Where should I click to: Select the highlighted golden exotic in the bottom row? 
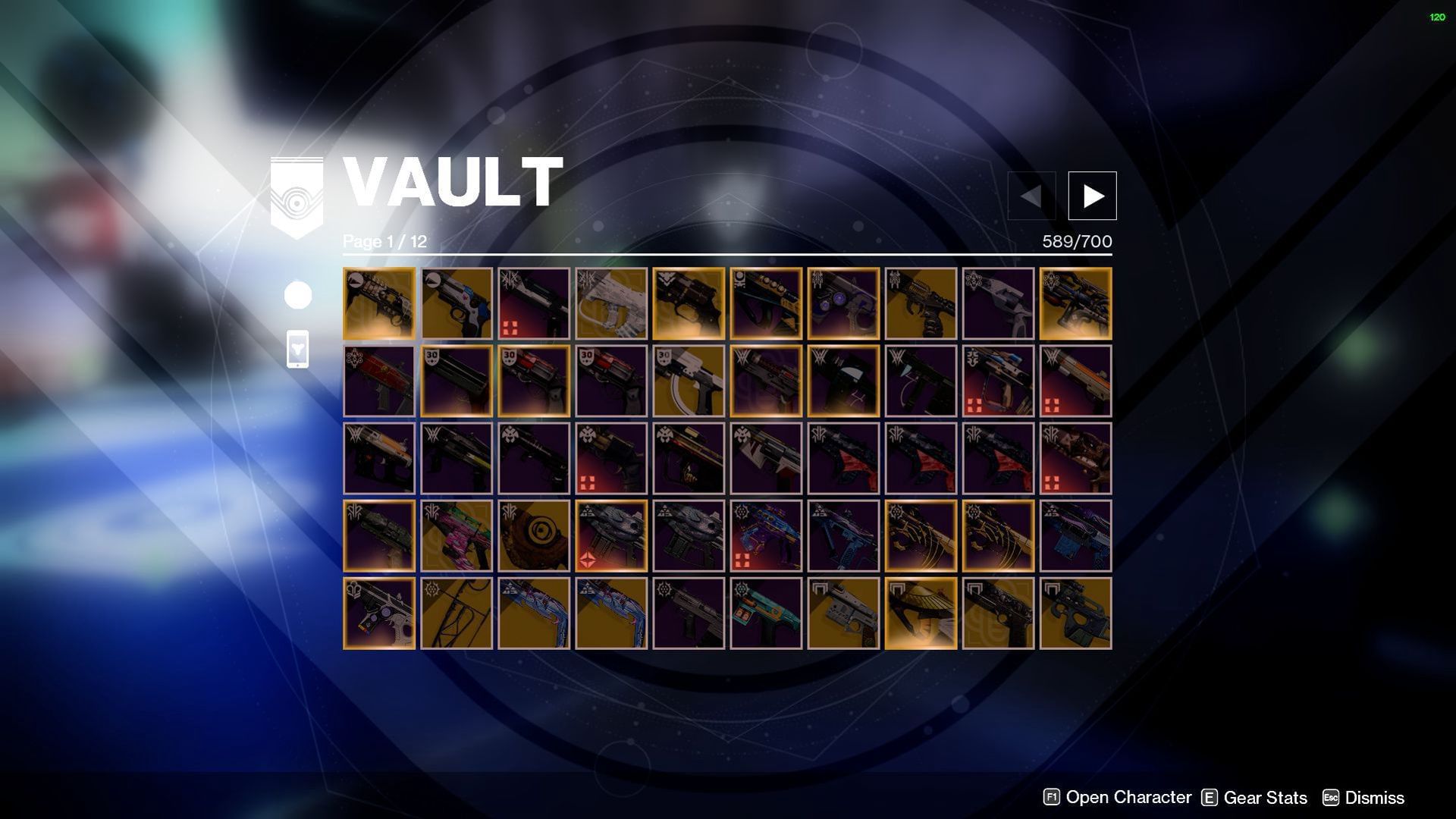point(921,613)
